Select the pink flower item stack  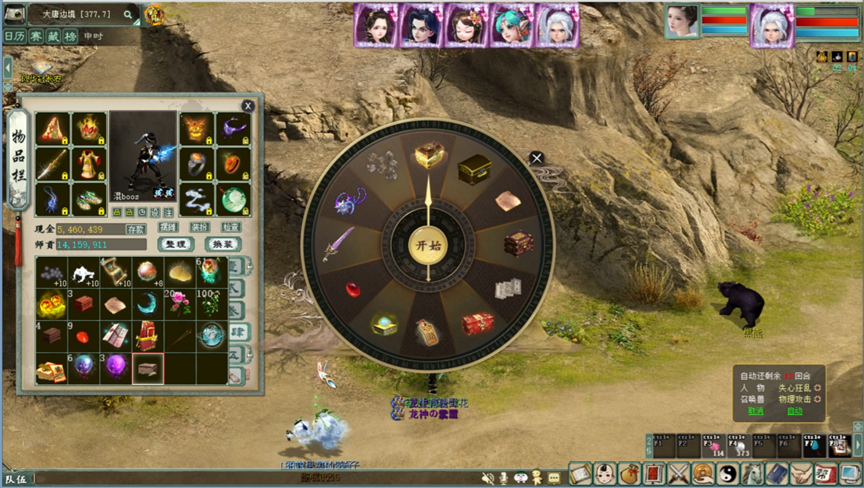(x=181, y=302)
